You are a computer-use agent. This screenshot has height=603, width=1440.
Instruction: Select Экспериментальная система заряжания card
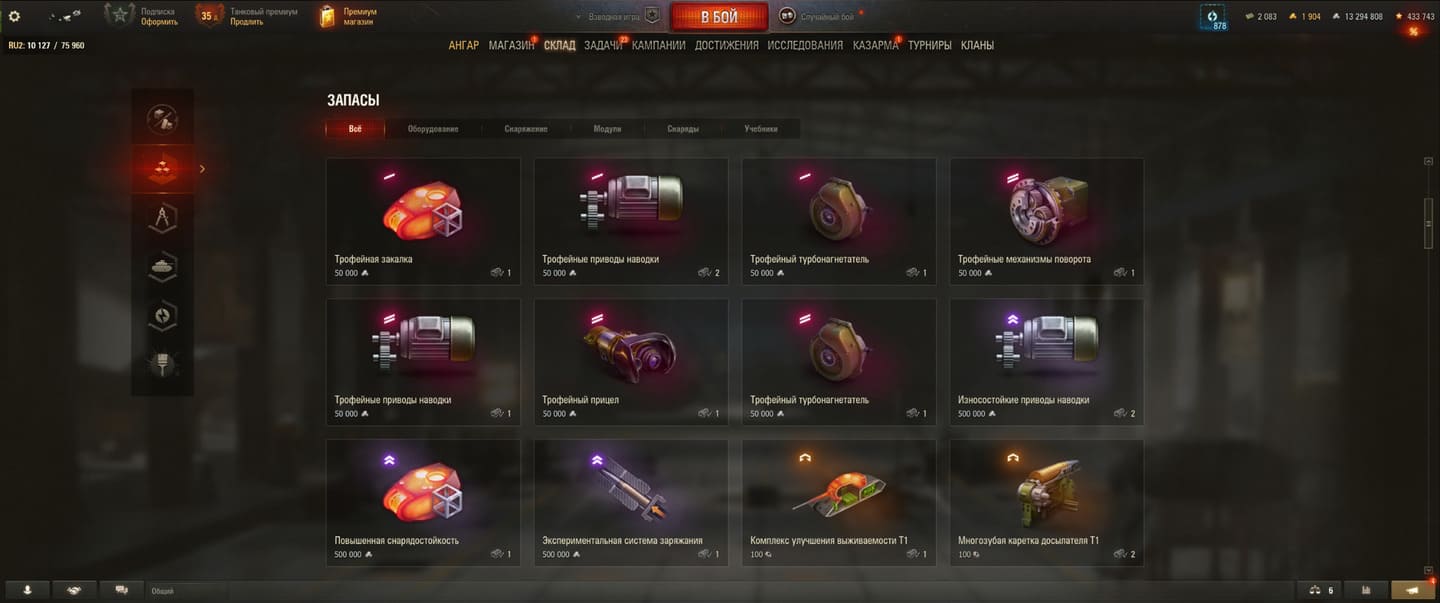click(631, 503)
